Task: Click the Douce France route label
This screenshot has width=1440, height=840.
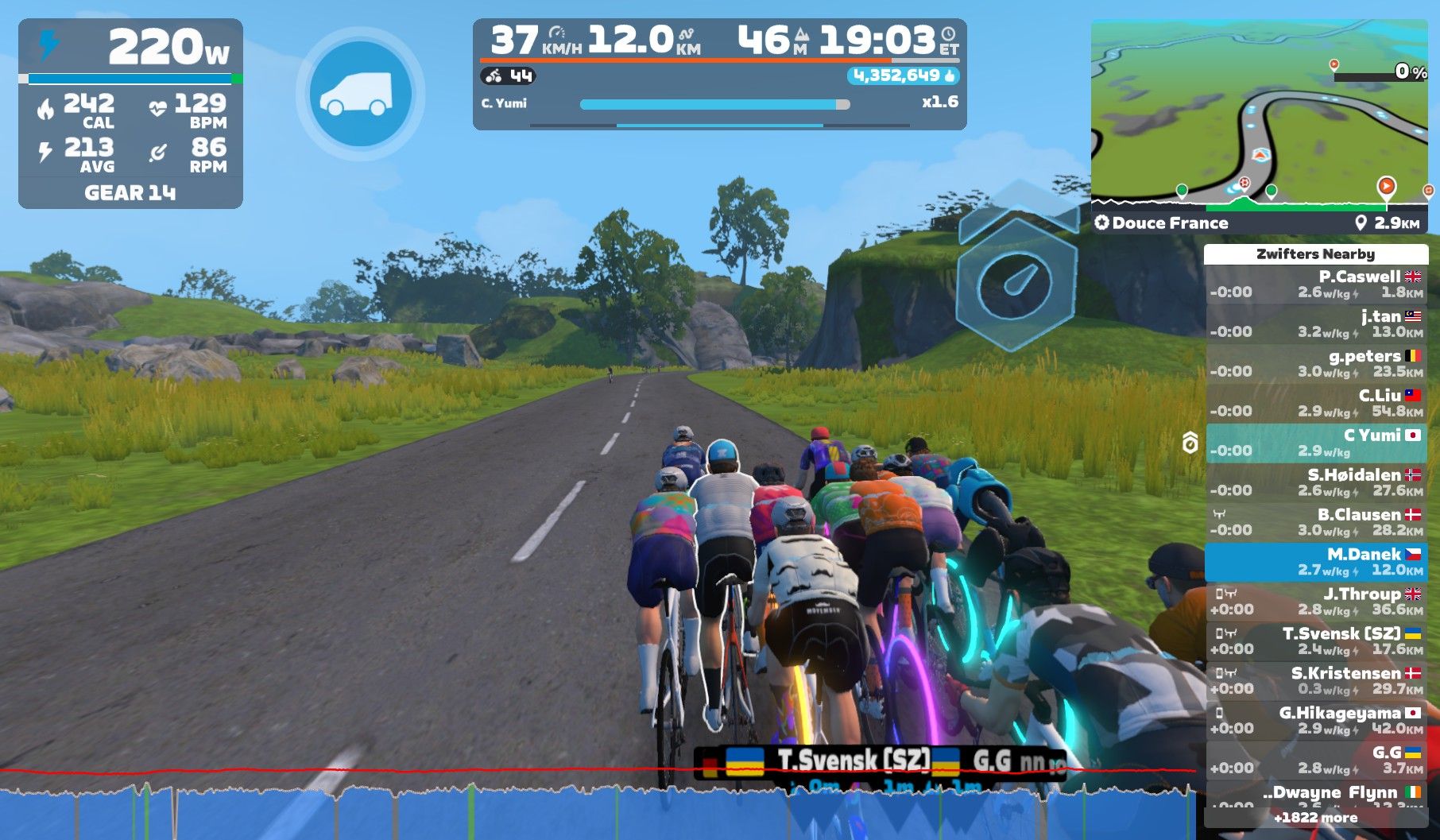Action: pos(1170,223)
